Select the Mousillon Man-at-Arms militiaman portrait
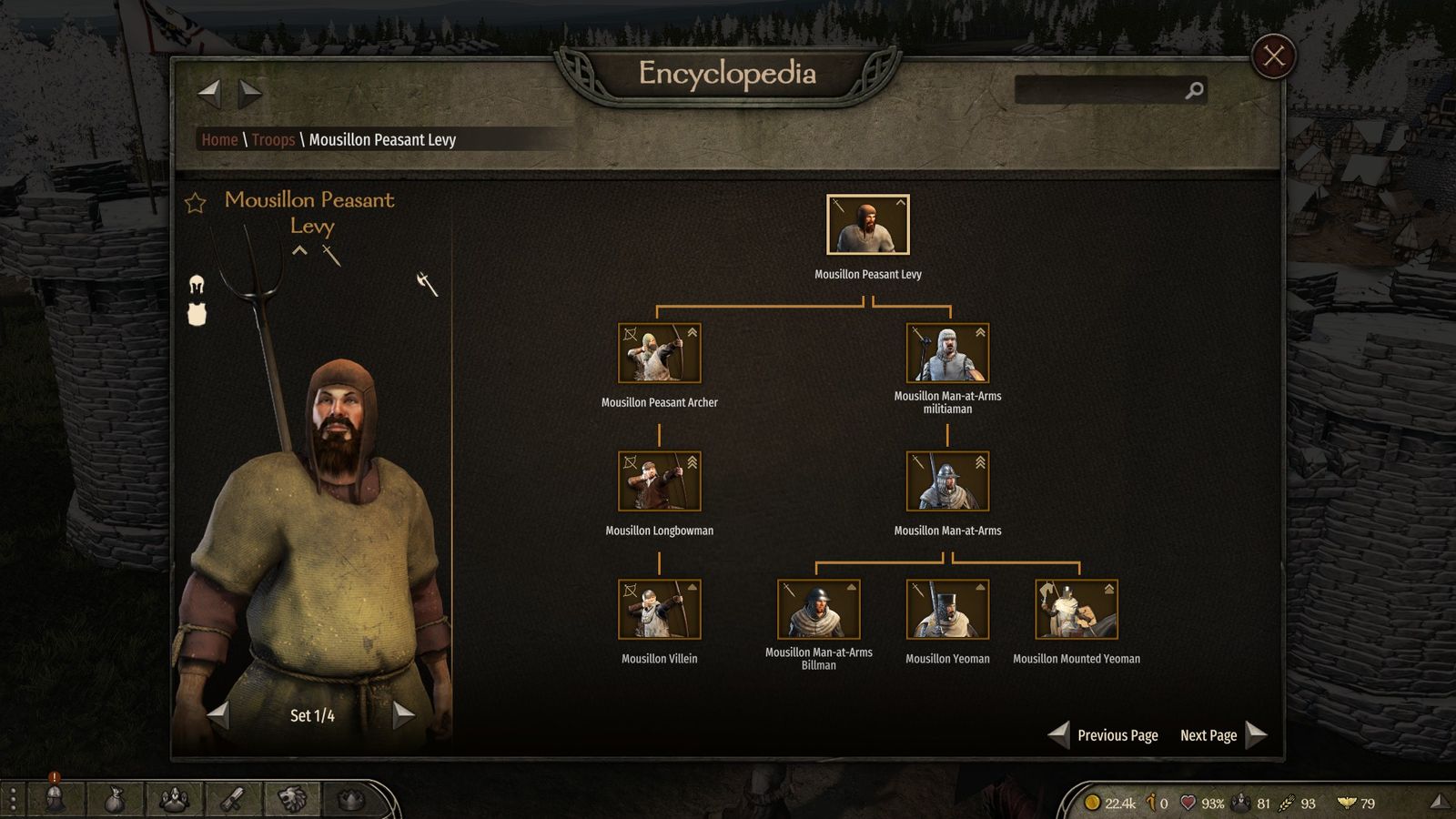The height and width of the screenshot is (819, 1456). point(947,353)
